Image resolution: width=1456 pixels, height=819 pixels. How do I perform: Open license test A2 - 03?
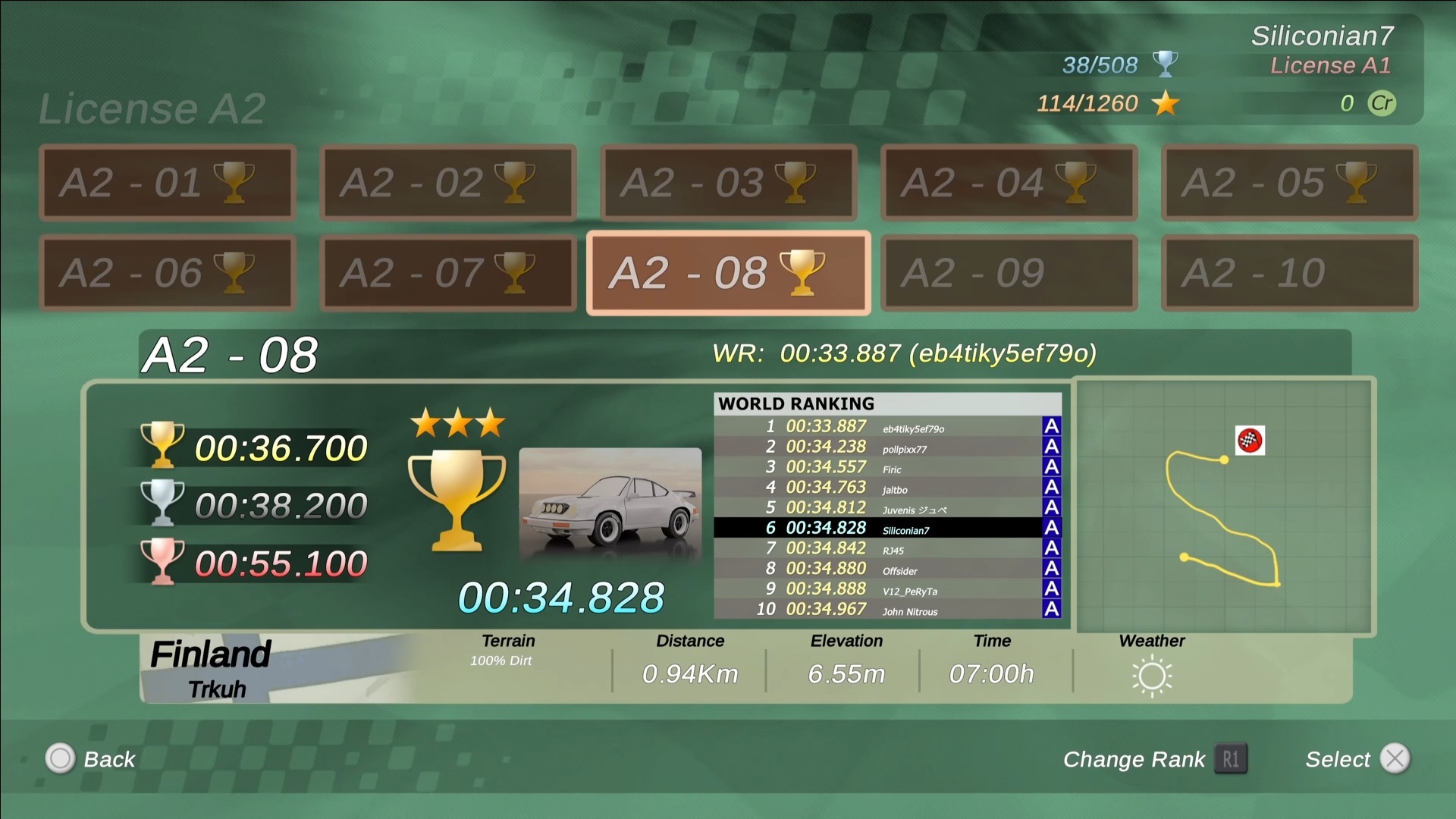click(x=728, y=183)
